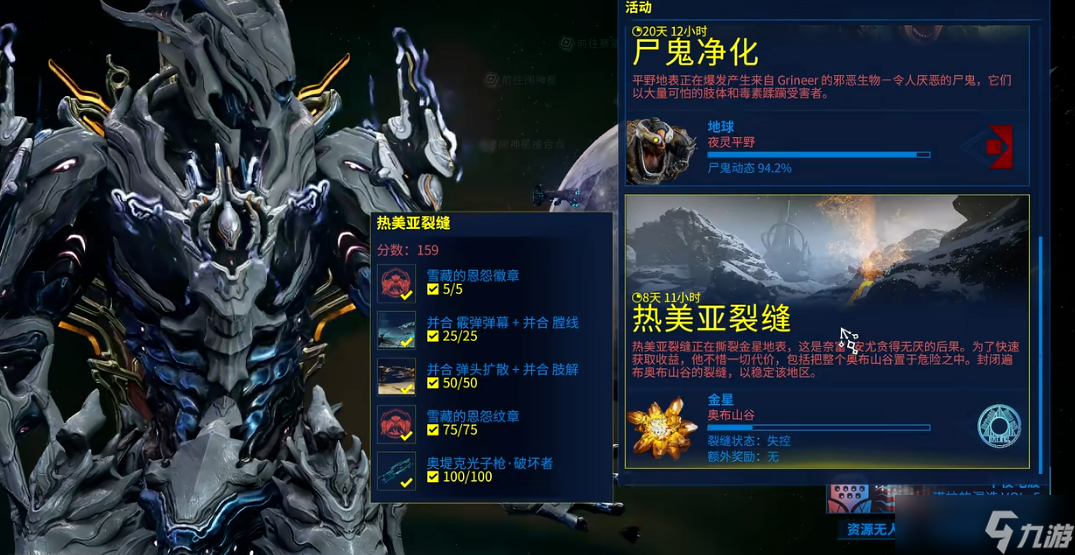Select the 雪藏的恩怨徽章 reward icon
Image resolution: width=1075 pixels, height=555 pixels.
click(x=397, y=284)
